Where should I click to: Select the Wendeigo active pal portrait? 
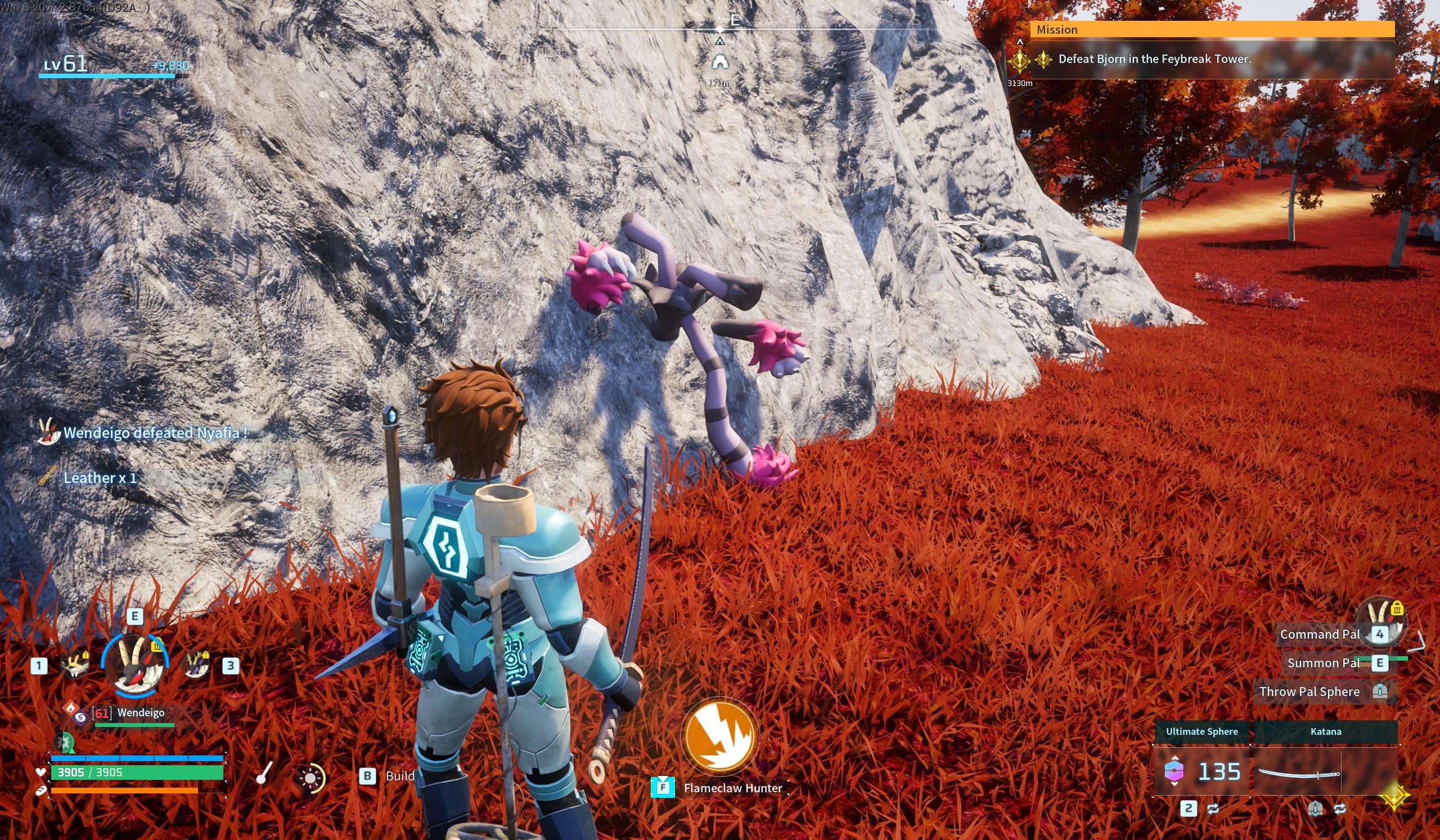(135, 665)
